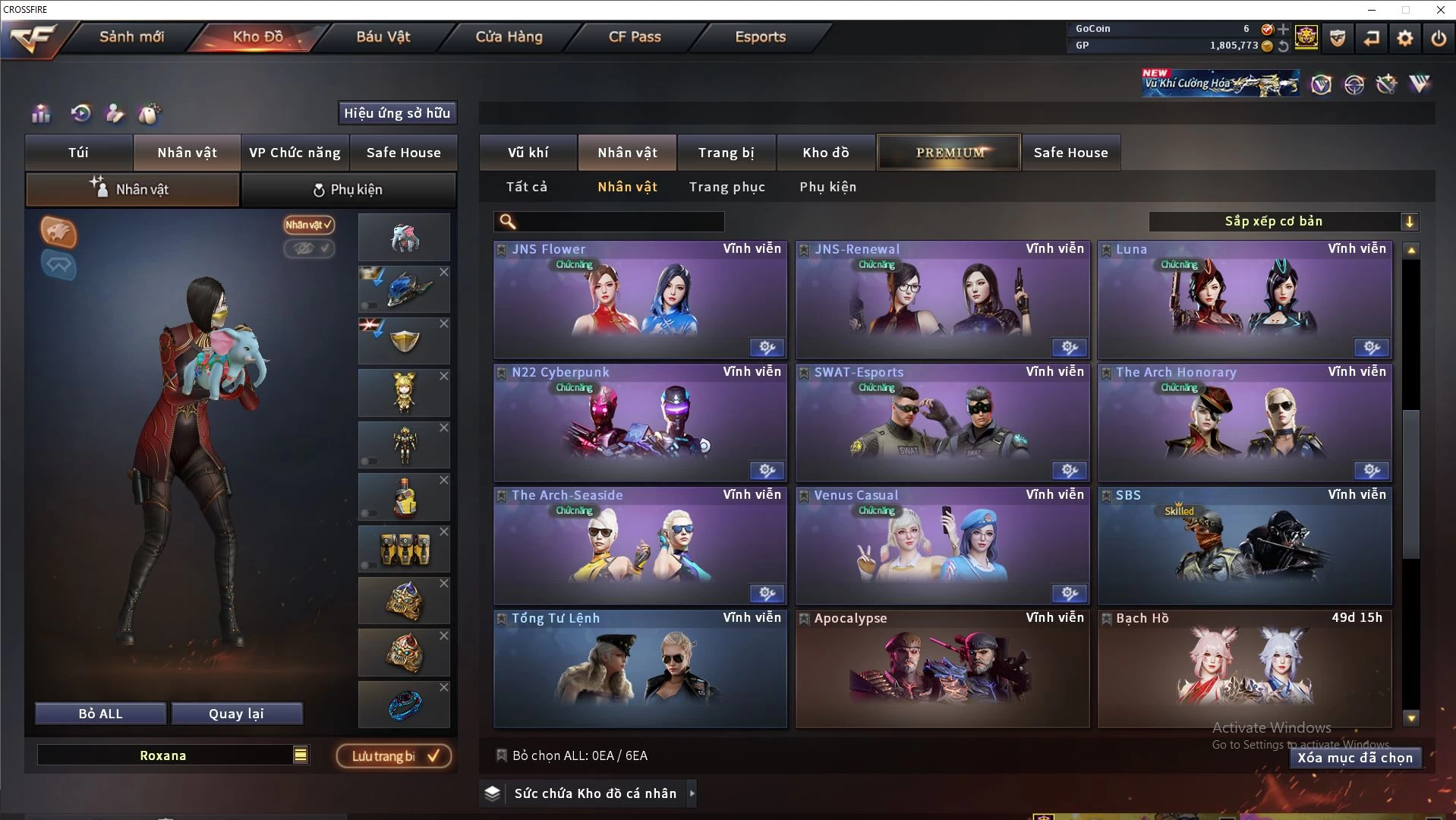Select the N22 Cyberpunk character card
Image resolution: width=1456 pixels, height=820 pixels.
[x=639, y=423]
